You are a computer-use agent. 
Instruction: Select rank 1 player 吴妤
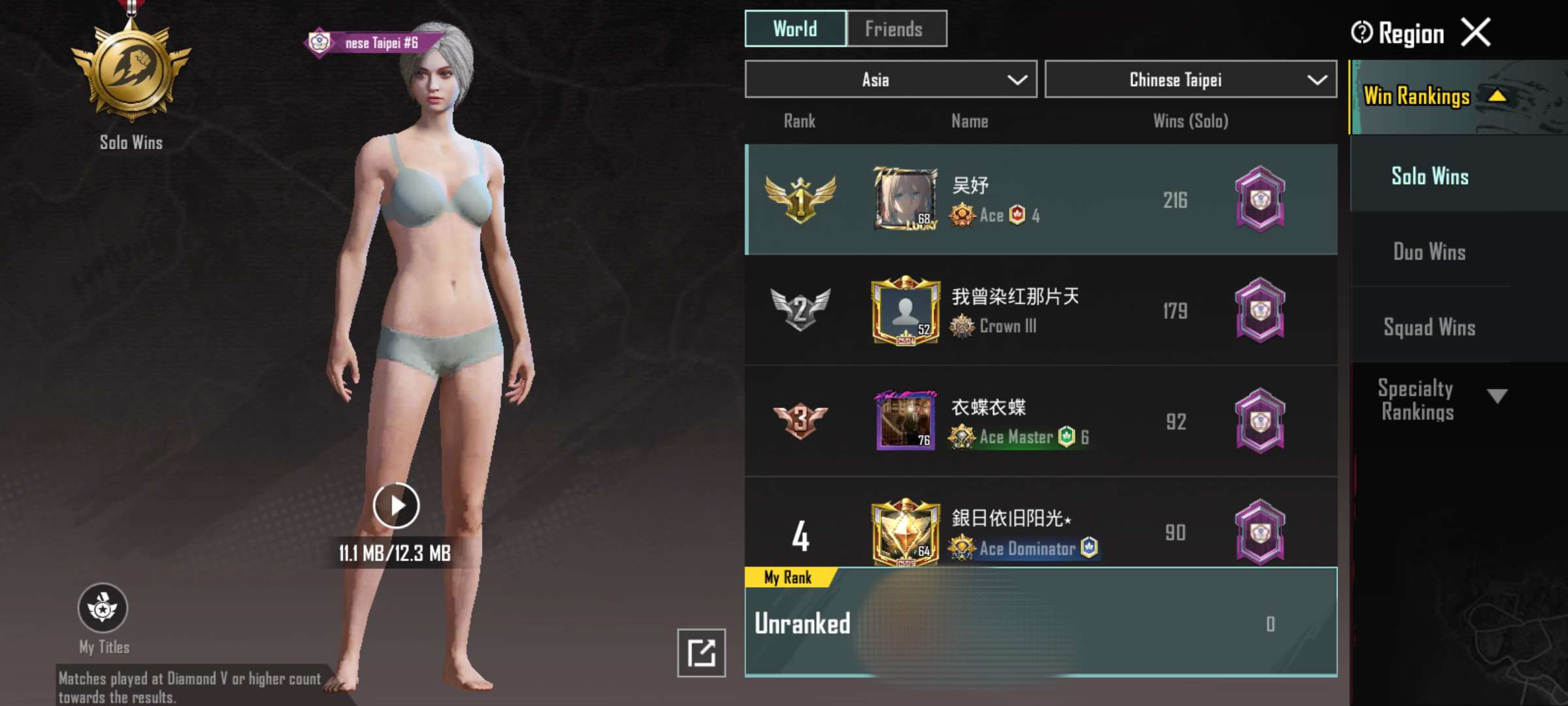point(1040,199)
